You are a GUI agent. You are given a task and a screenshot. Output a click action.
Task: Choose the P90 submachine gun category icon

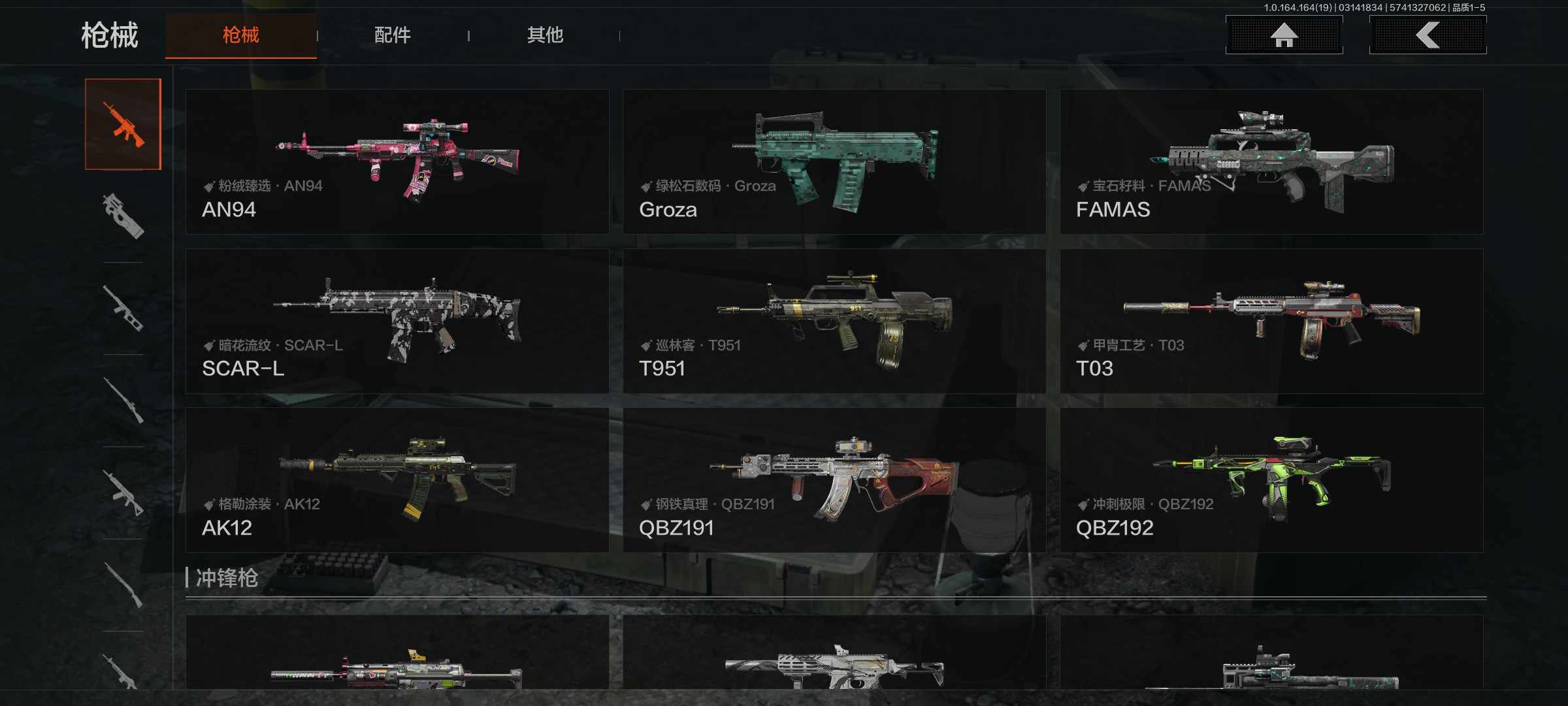123,216
